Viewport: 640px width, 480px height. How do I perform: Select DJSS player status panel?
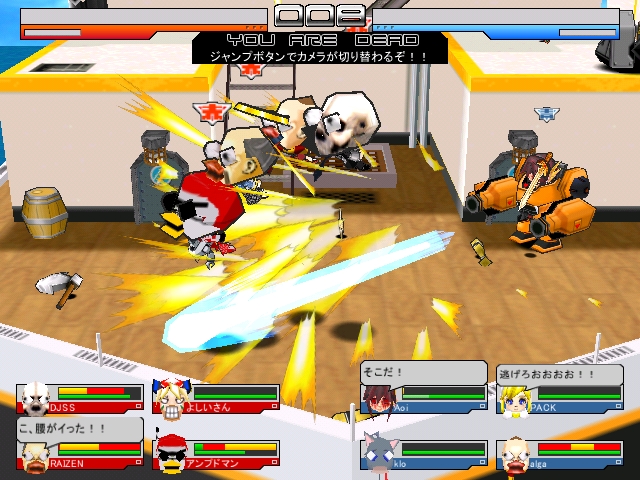pos(80,397)
